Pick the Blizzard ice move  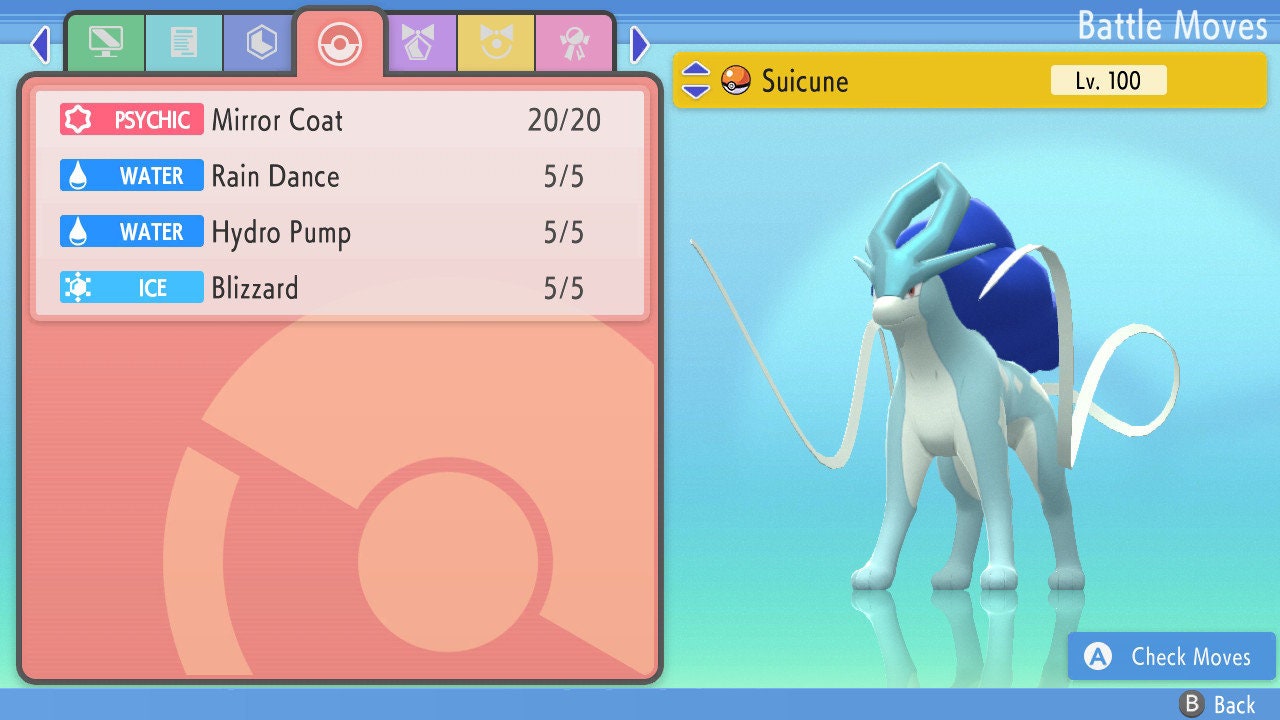click(x=340, y=289)
